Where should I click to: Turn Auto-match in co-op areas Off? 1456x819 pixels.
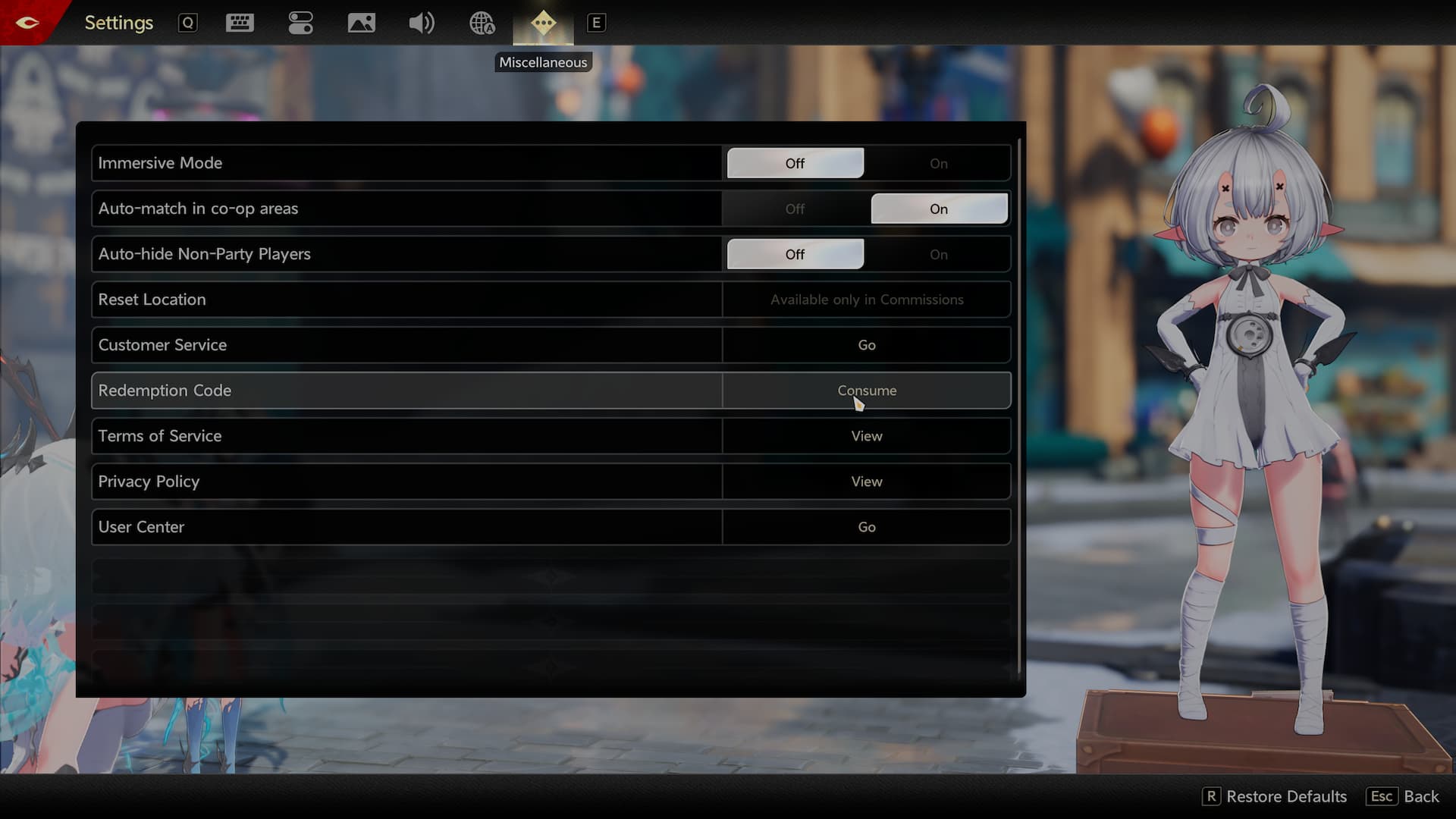click(795, 209)
